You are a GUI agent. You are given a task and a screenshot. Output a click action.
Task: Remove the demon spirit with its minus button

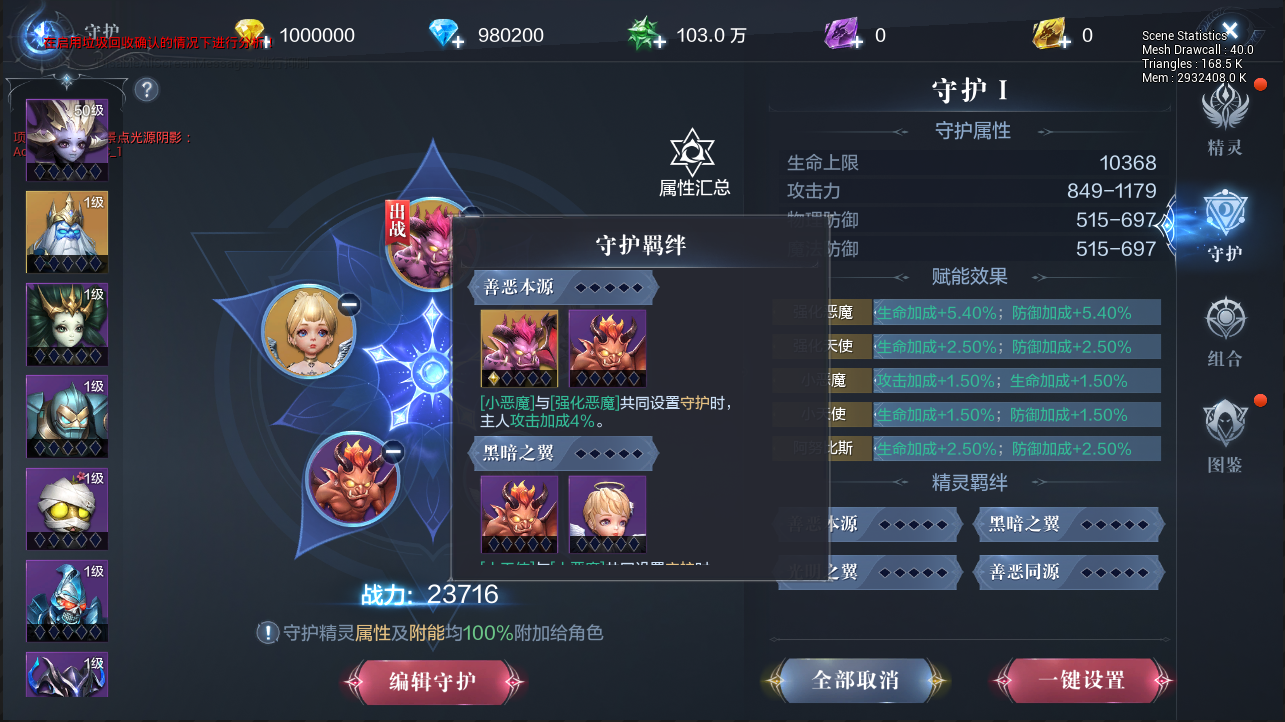tap(391, 449)
